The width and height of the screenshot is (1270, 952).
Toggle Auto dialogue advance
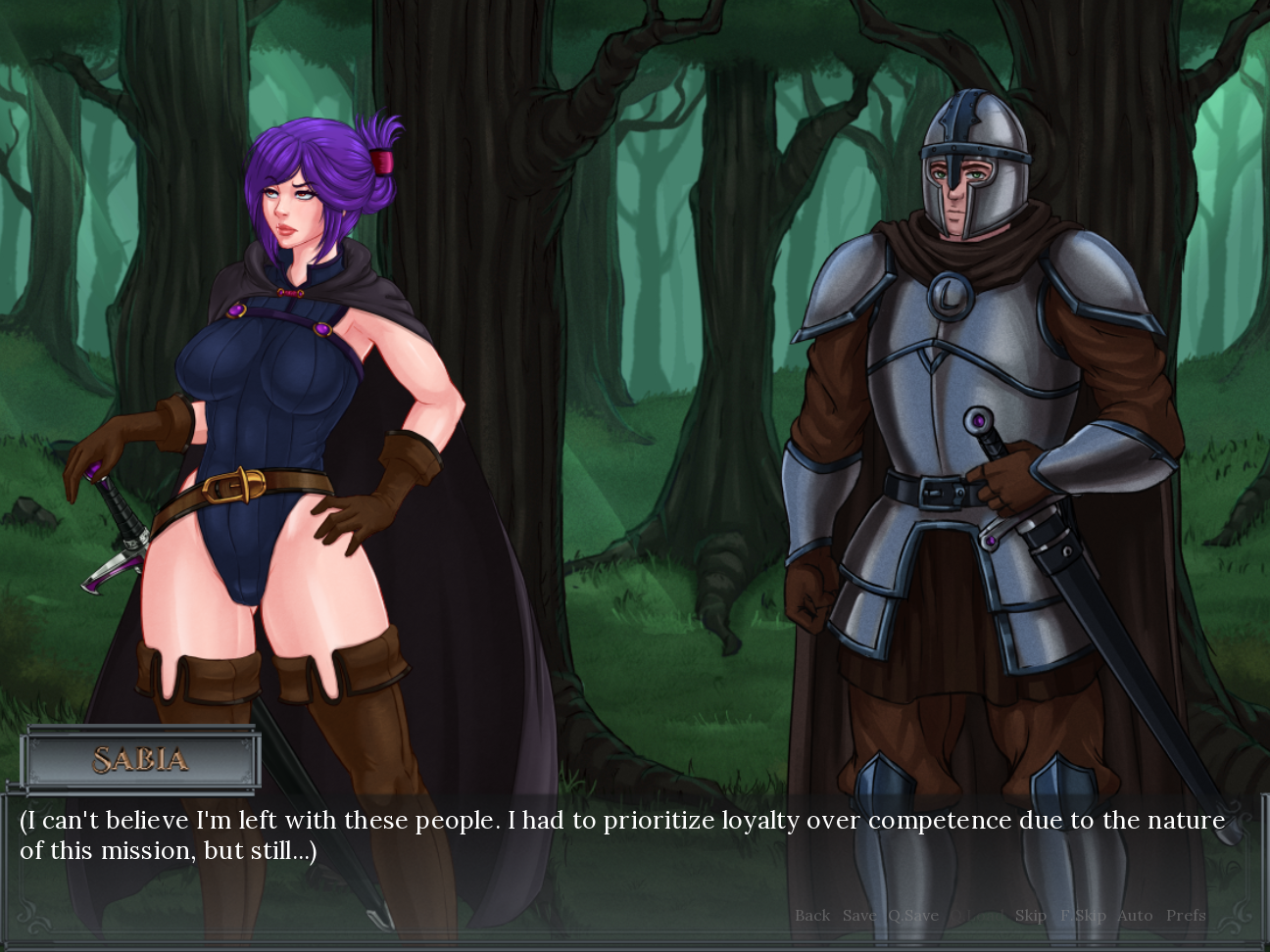(1135, 916)
